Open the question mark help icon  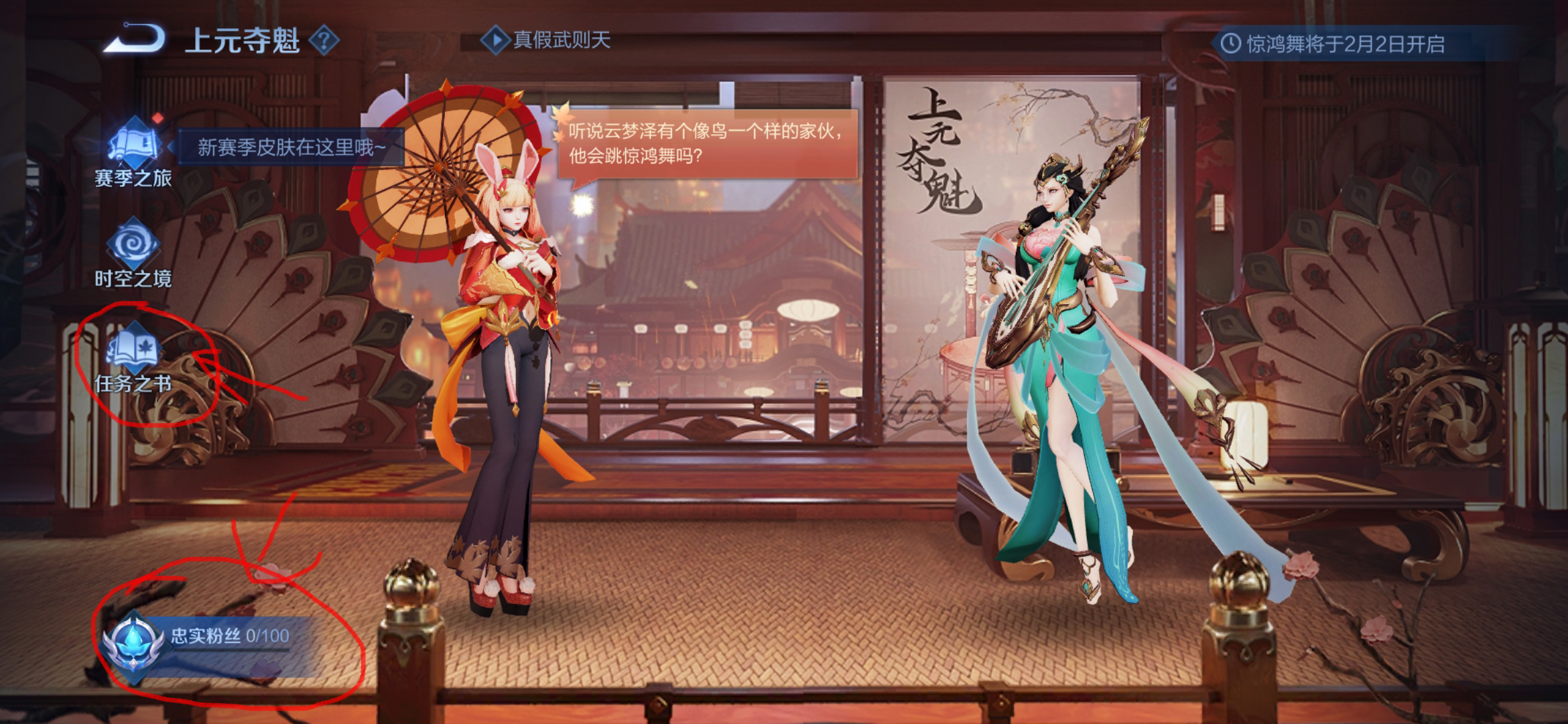pyautogui.click(x=324, y=41)
